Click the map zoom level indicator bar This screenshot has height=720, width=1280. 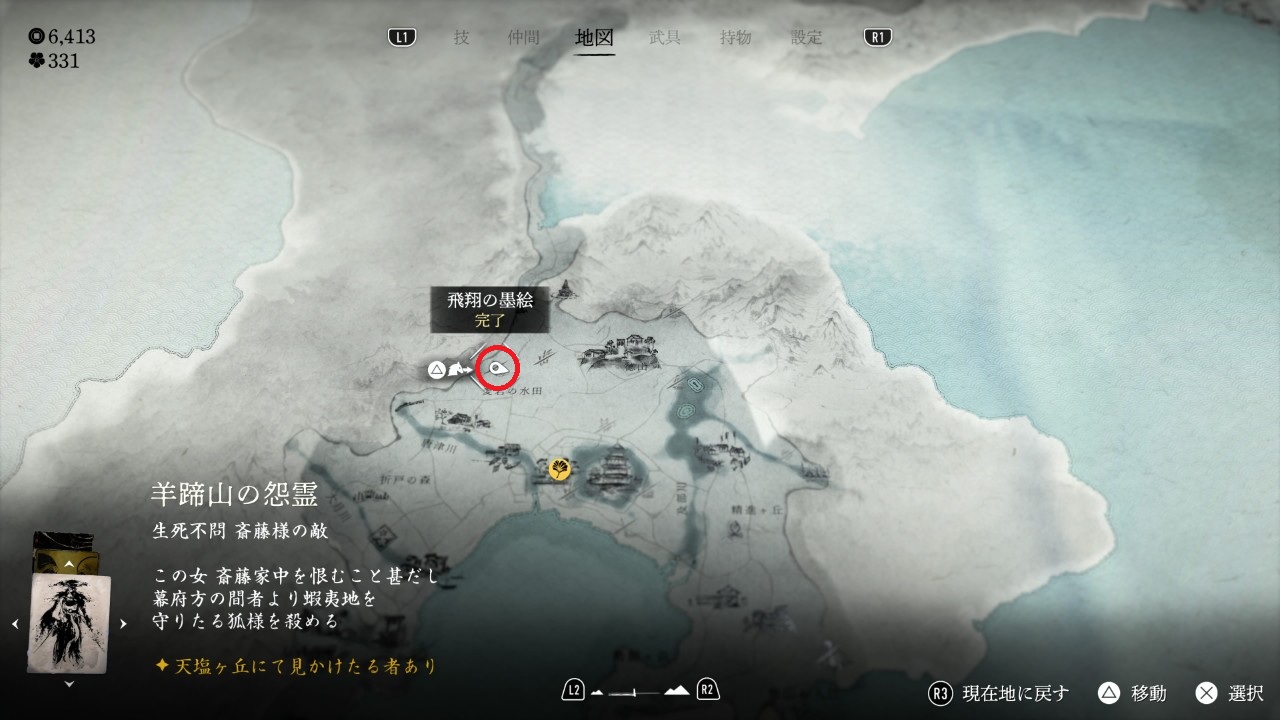(x=641, y=691)
